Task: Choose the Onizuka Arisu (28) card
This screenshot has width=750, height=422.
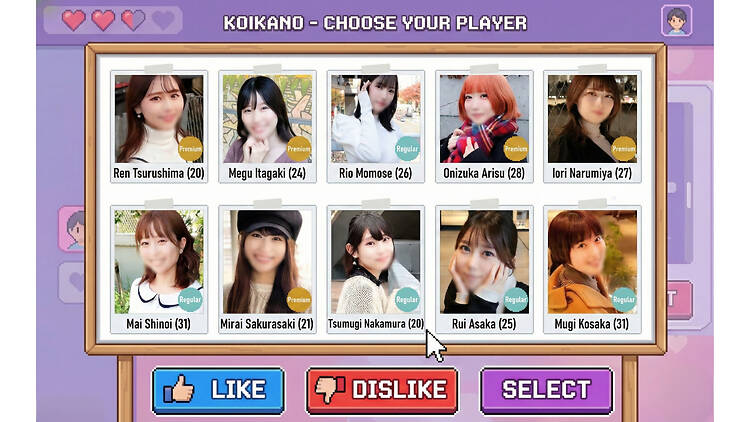Action: (484, 125)
